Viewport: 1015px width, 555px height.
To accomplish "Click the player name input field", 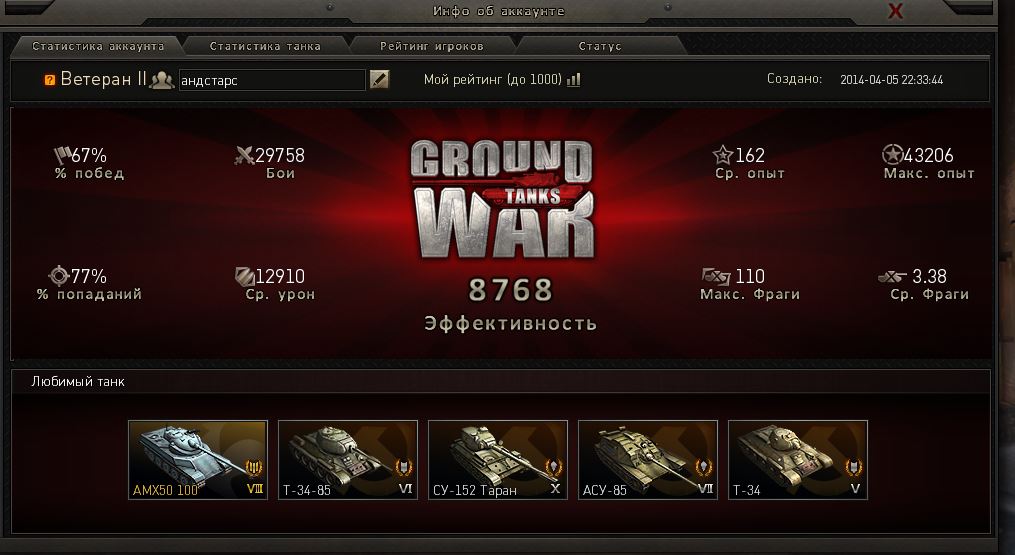I will tap(271, 80).
